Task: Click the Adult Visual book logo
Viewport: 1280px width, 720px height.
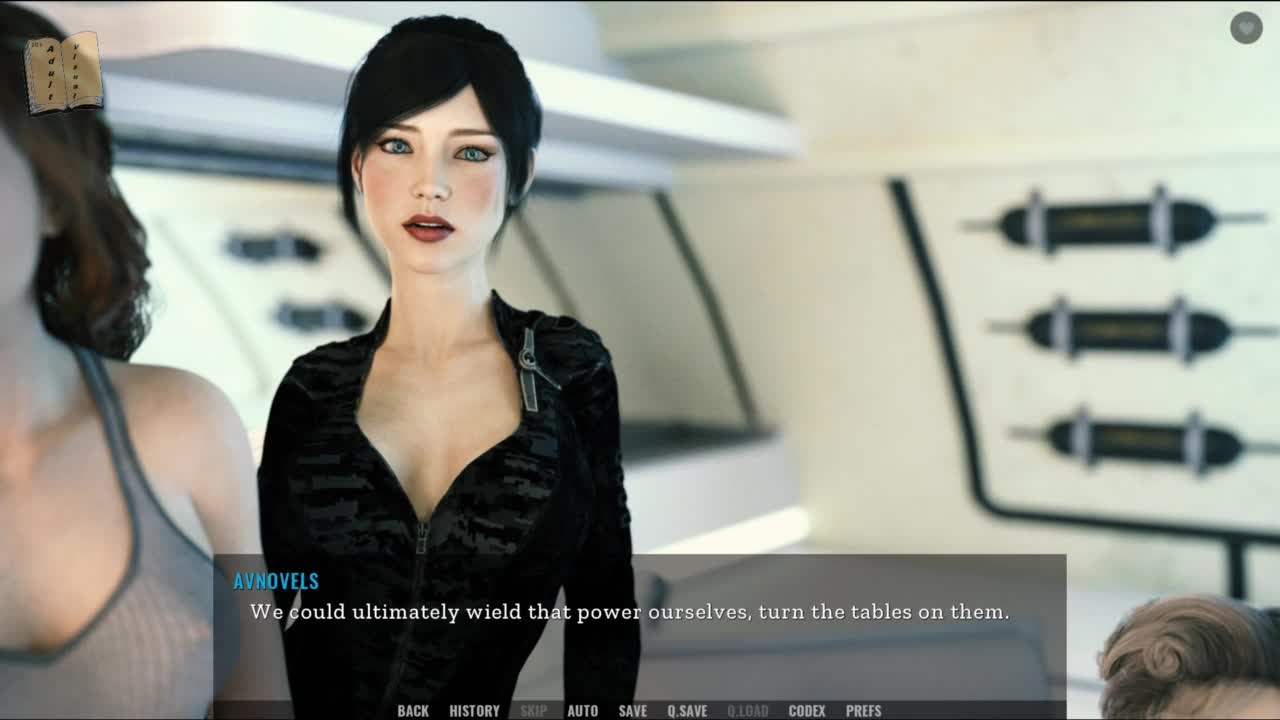Action: [63, 72]
